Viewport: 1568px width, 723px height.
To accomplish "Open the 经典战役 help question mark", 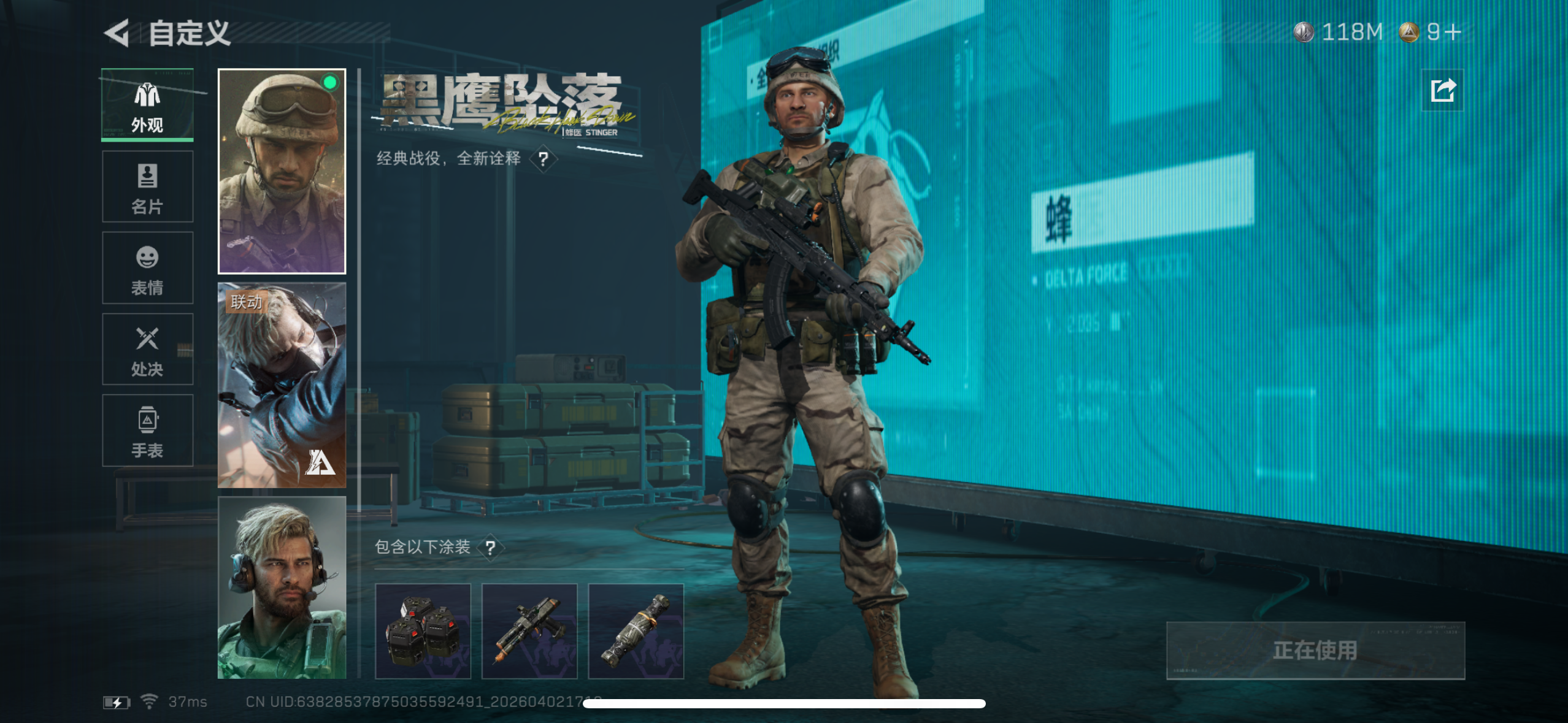I will tap(542, 160).
